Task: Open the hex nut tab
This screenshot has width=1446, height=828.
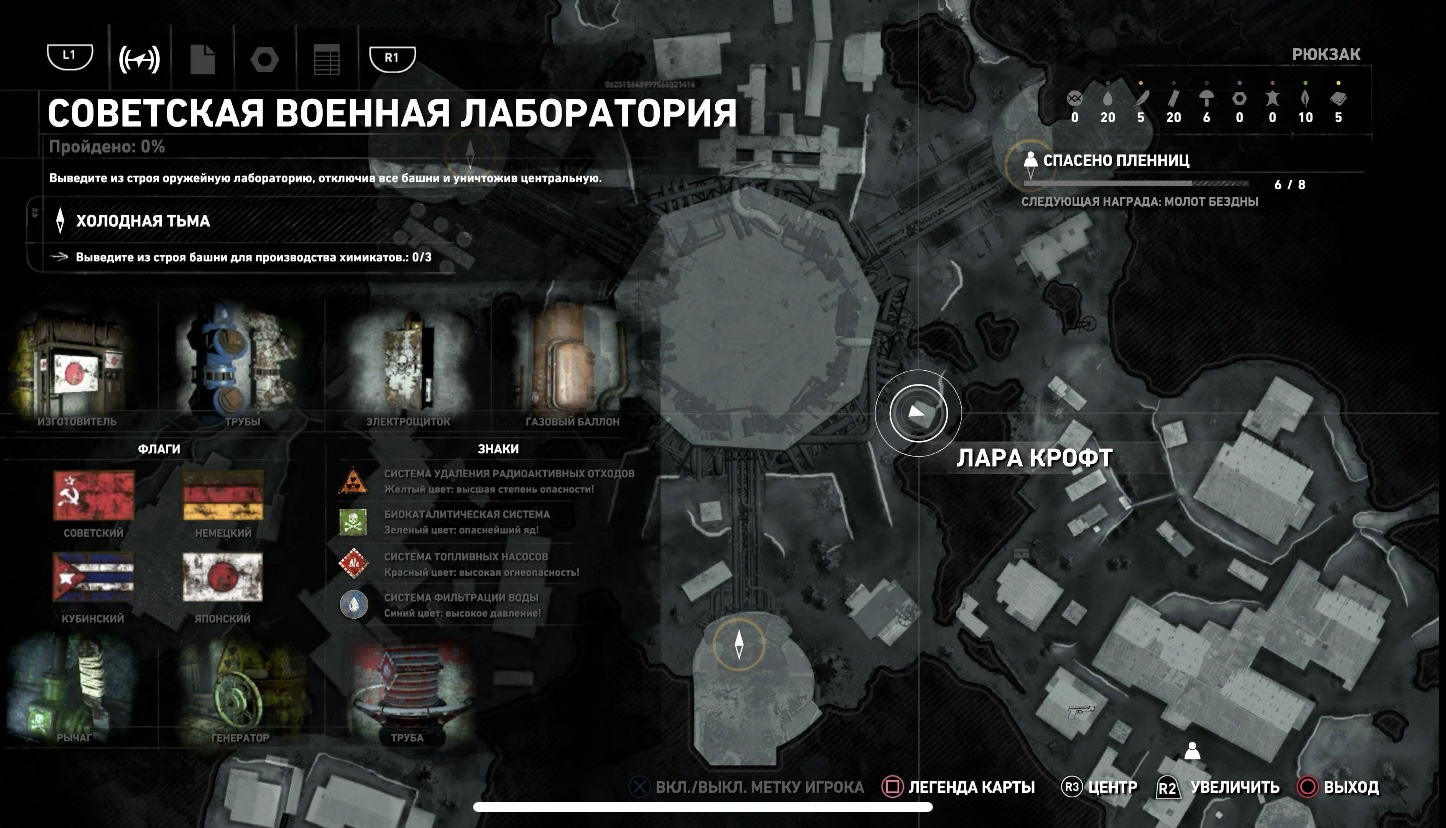Action: click(265, 59)
